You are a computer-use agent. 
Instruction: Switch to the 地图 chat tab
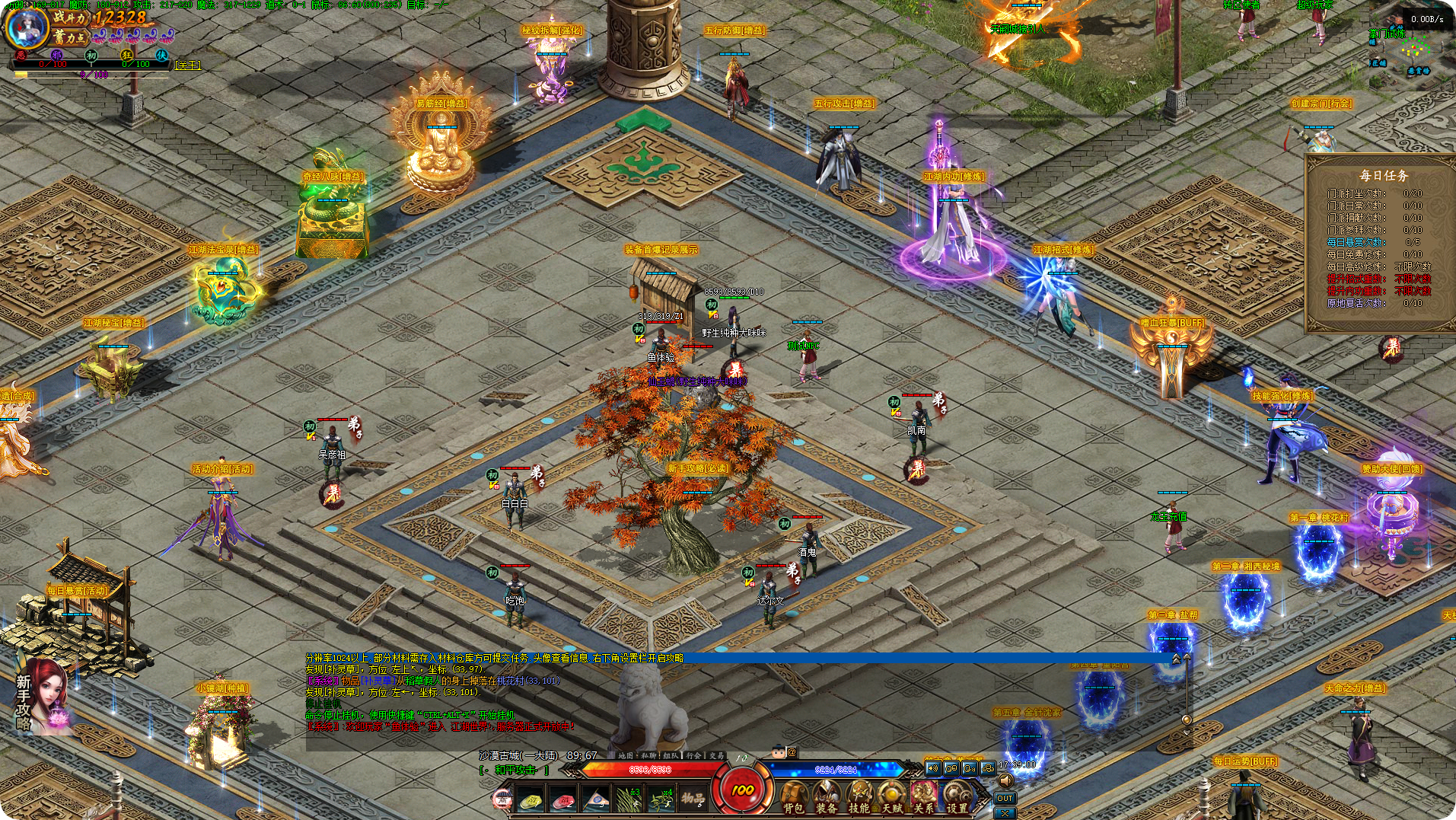(x=626, y=755)
